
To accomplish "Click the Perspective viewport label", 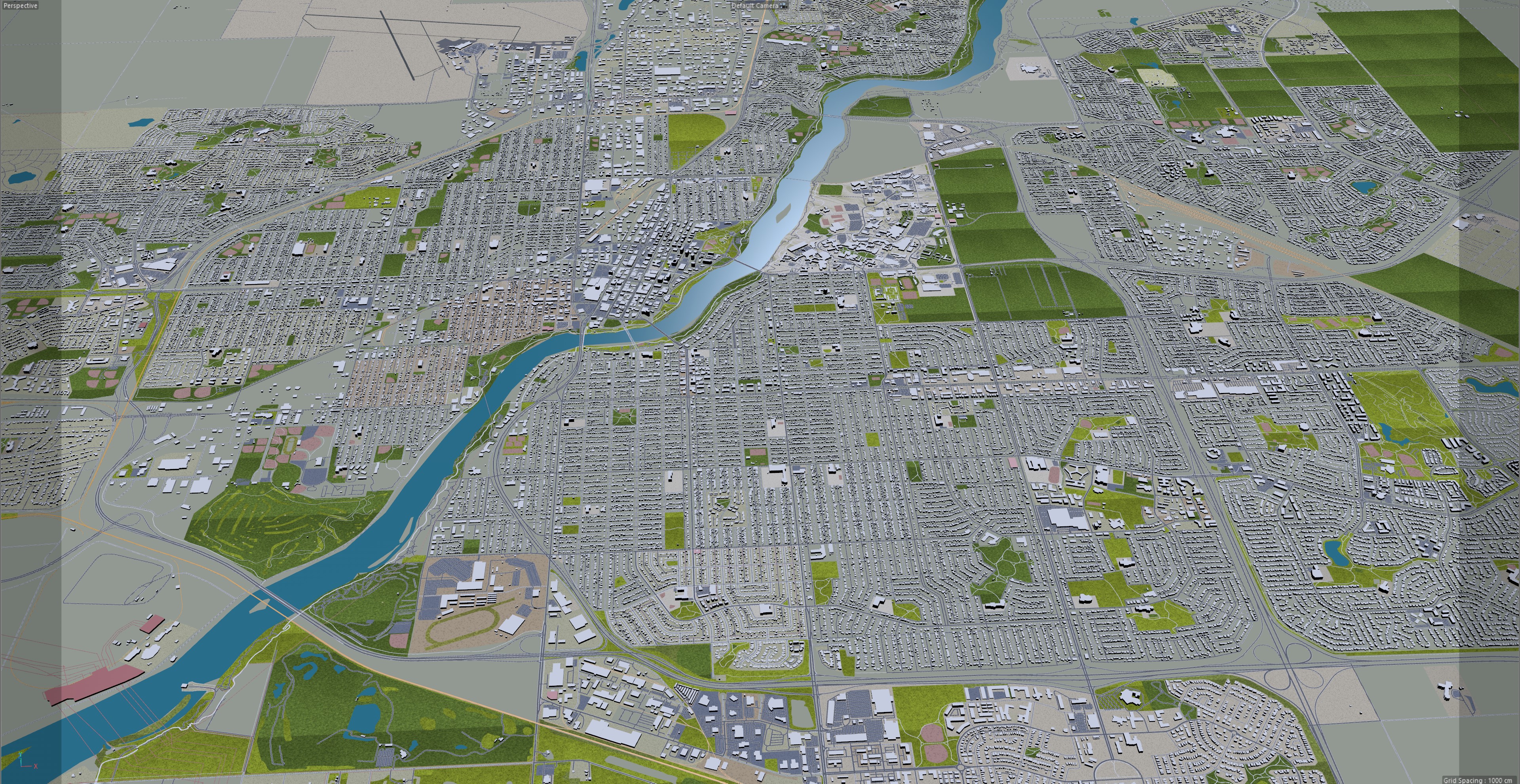I will tap(20, 5).
